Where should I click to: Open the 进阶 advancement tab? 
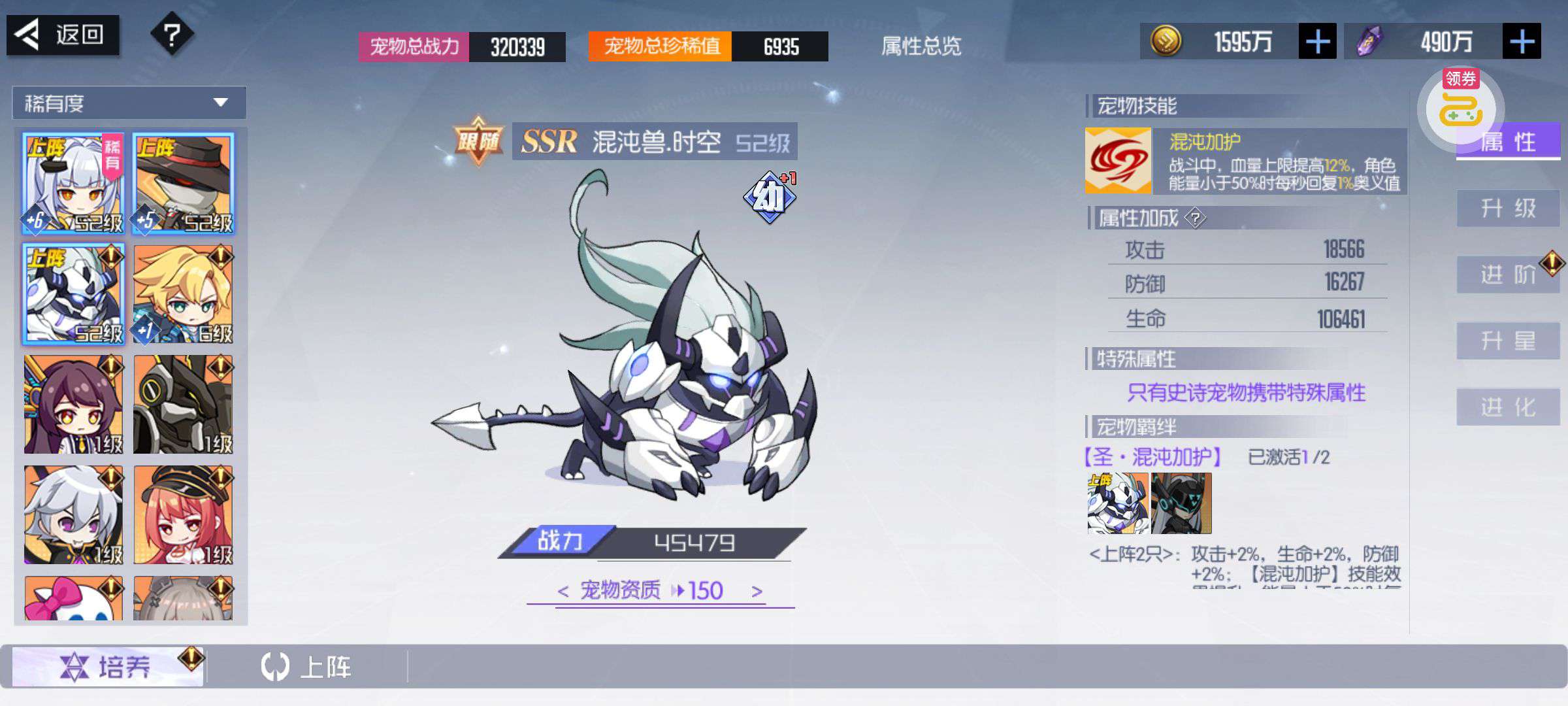(x=1508, y=275)
